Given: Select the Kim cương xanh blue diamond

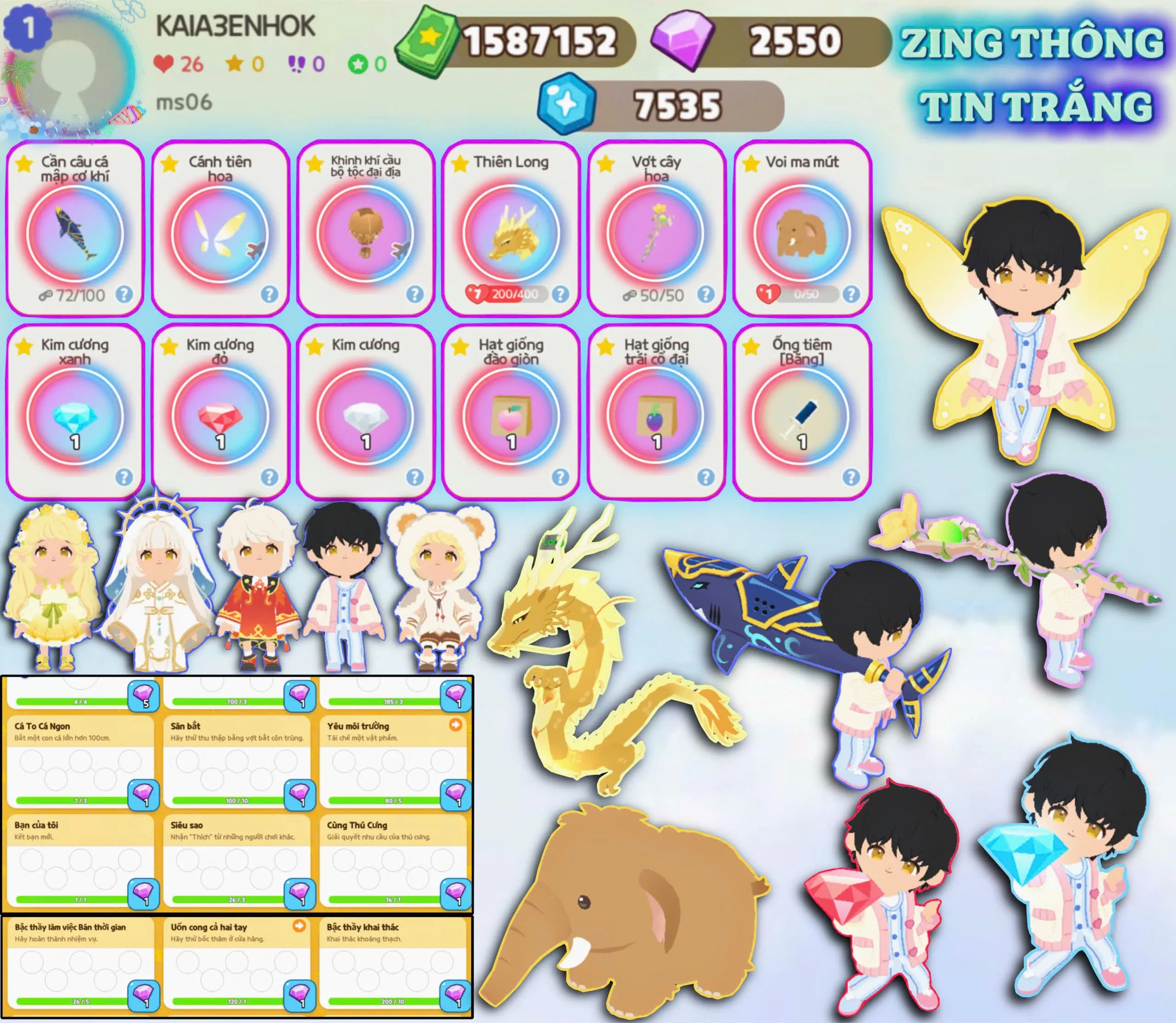Looking at the screenshot, I should (x=75, y=414).
